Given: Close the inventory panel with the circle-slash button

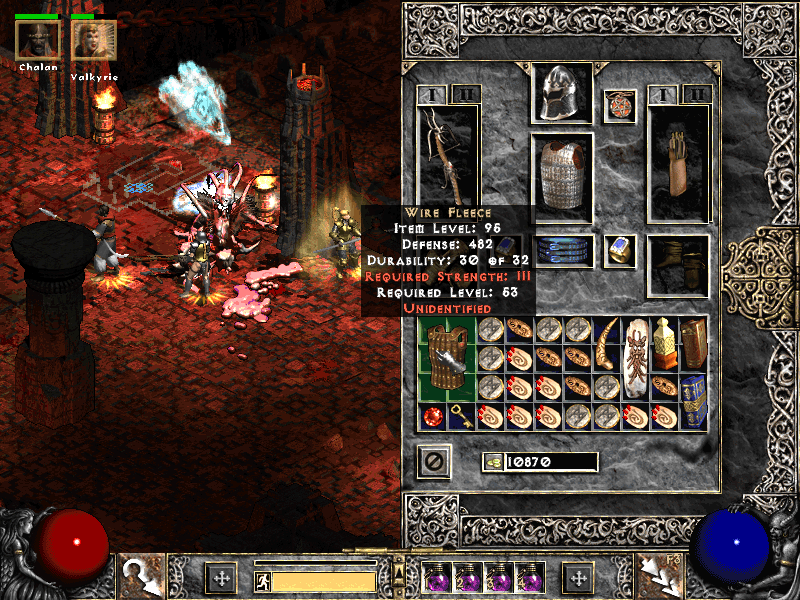Looking at the screenshot, I should pos(434,461).
